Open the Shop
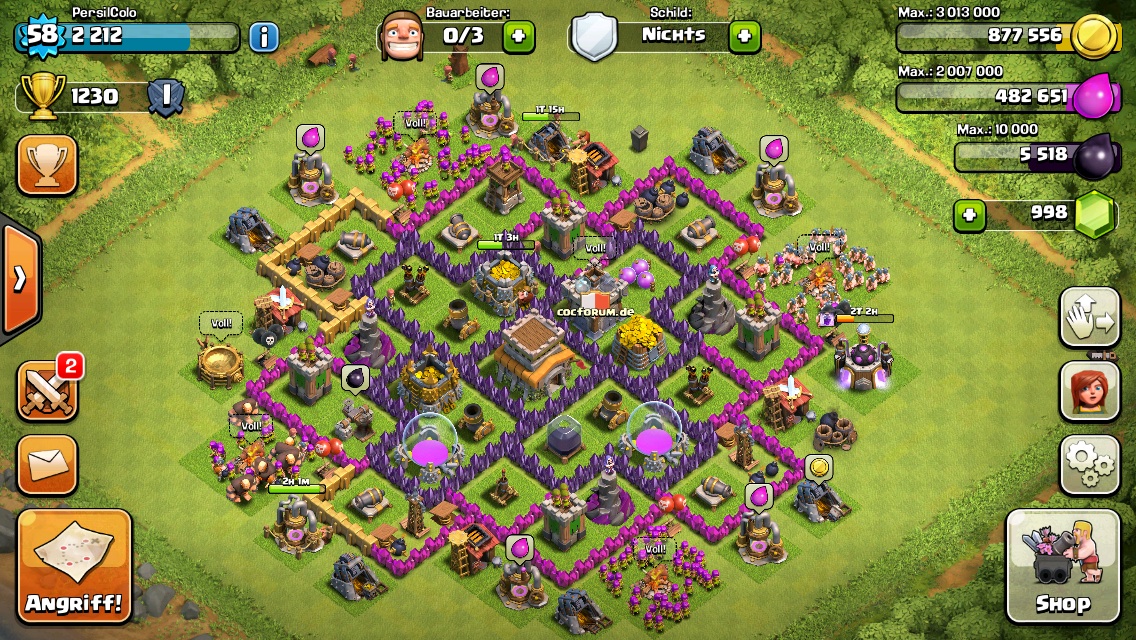This screenshot has width=1136, height=640. [1062, 565]
